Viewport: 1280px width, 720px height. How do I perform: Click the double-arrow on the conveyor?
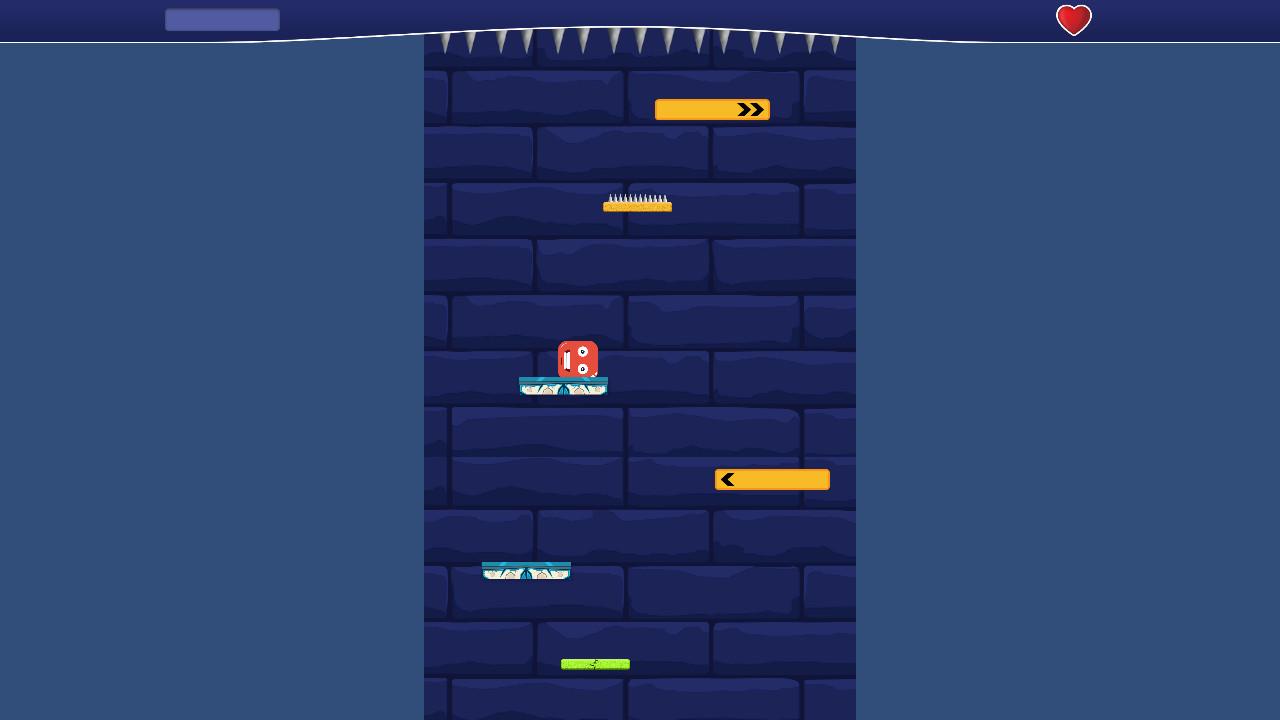click(x=749, y=109)
